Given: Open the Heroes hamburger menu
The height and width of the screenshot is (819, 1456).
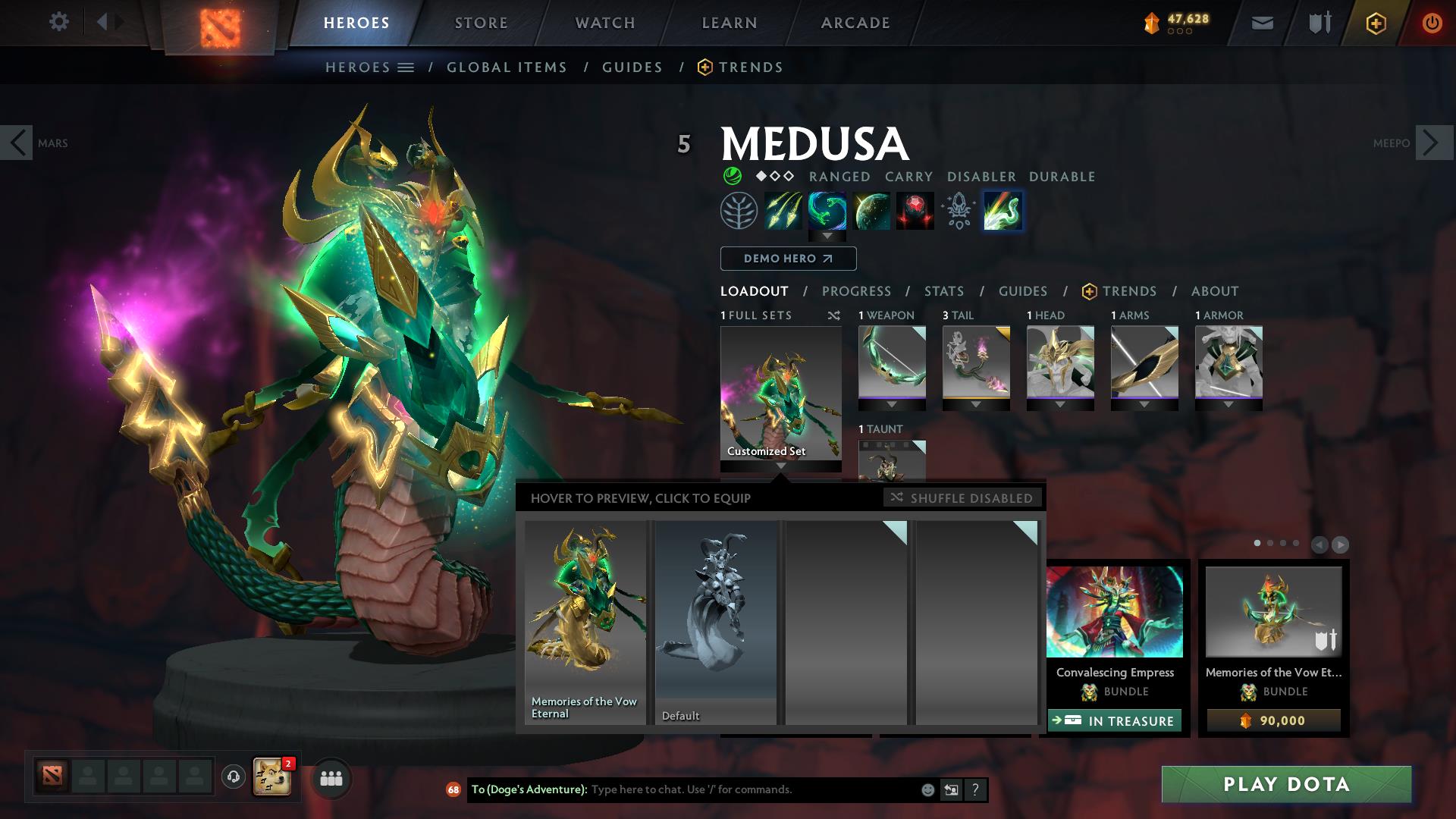Looking at the screenshot, I should coord(407,67).
